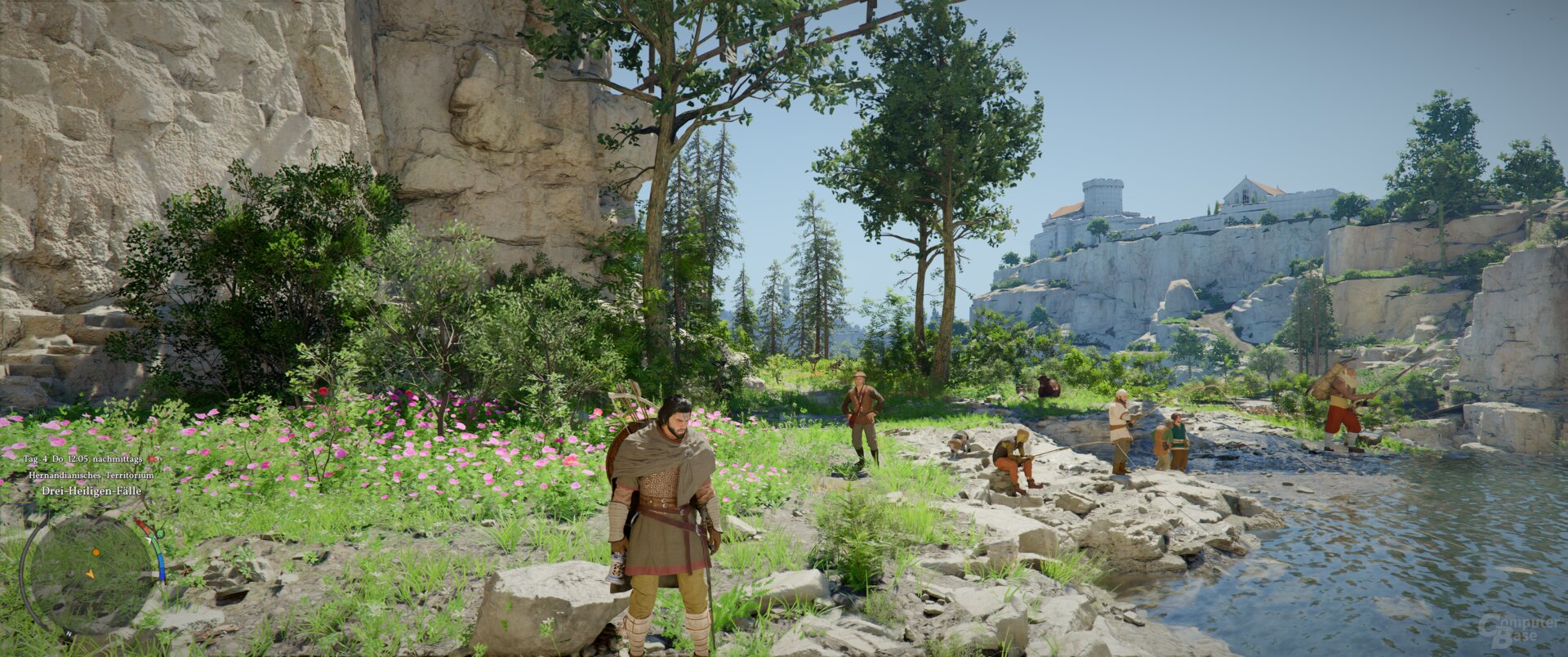Select the orange dot marker on the minimap
The height and width of the screenshot is (657, 1568).
pyautogui.click(x=96, y=552)
